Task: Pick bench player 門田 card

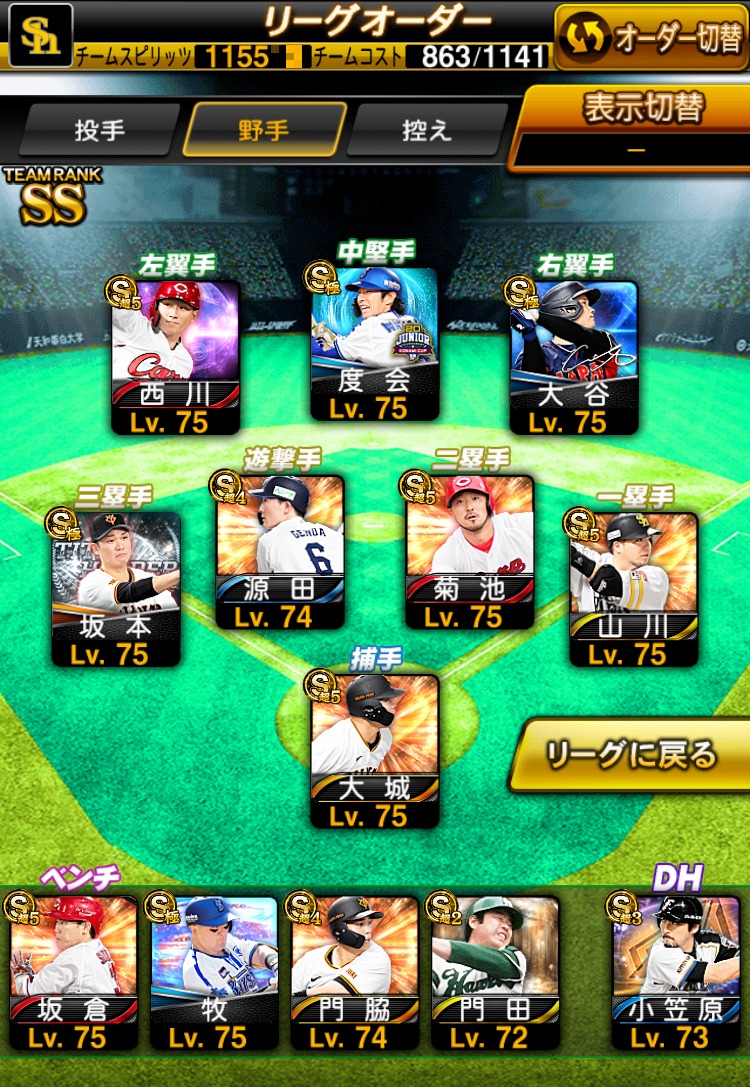Action: coord(494,972)
